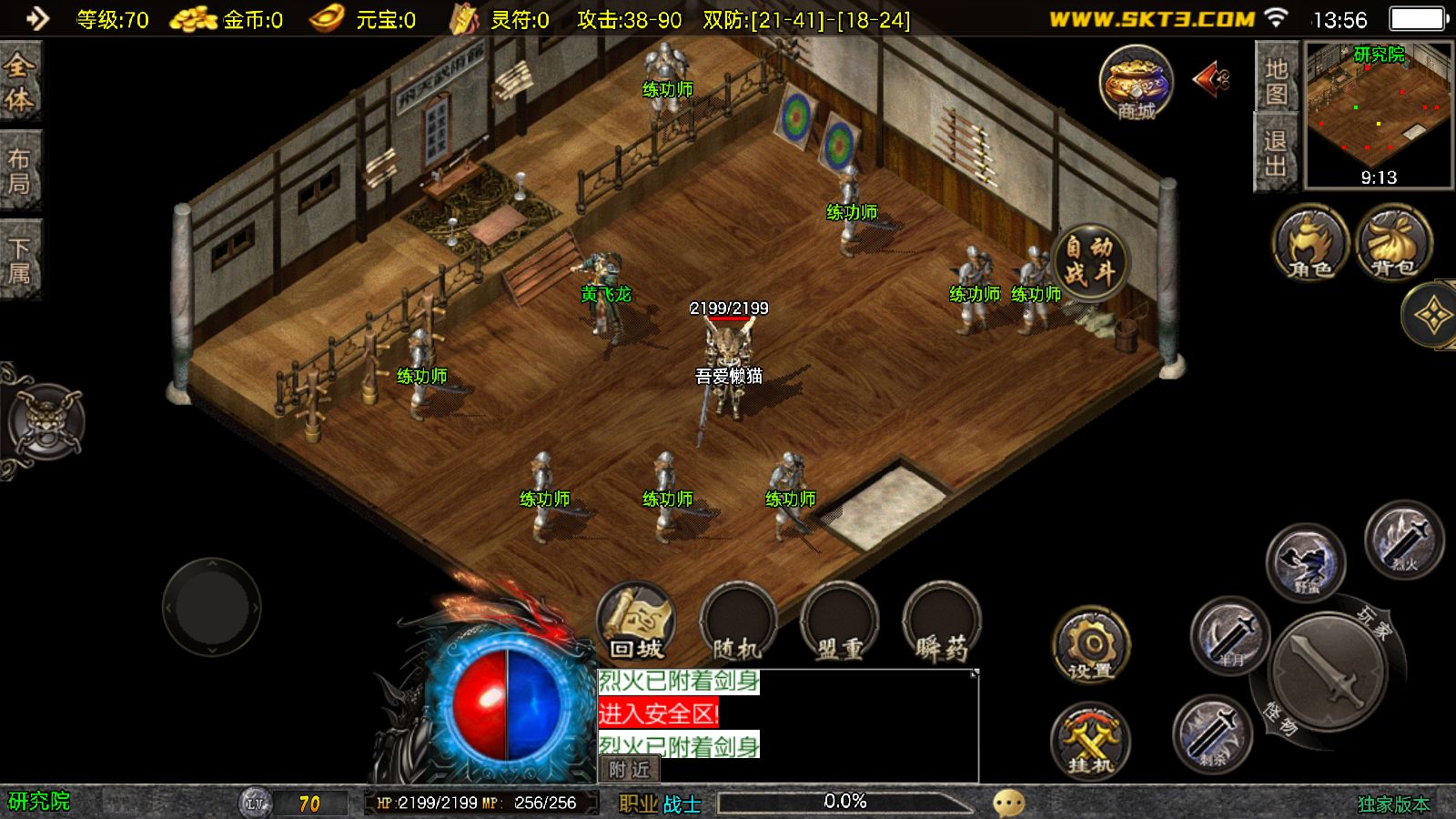1456x819 pixels.
Task: Use the 回城 town scroll
Action: (636, 622)
